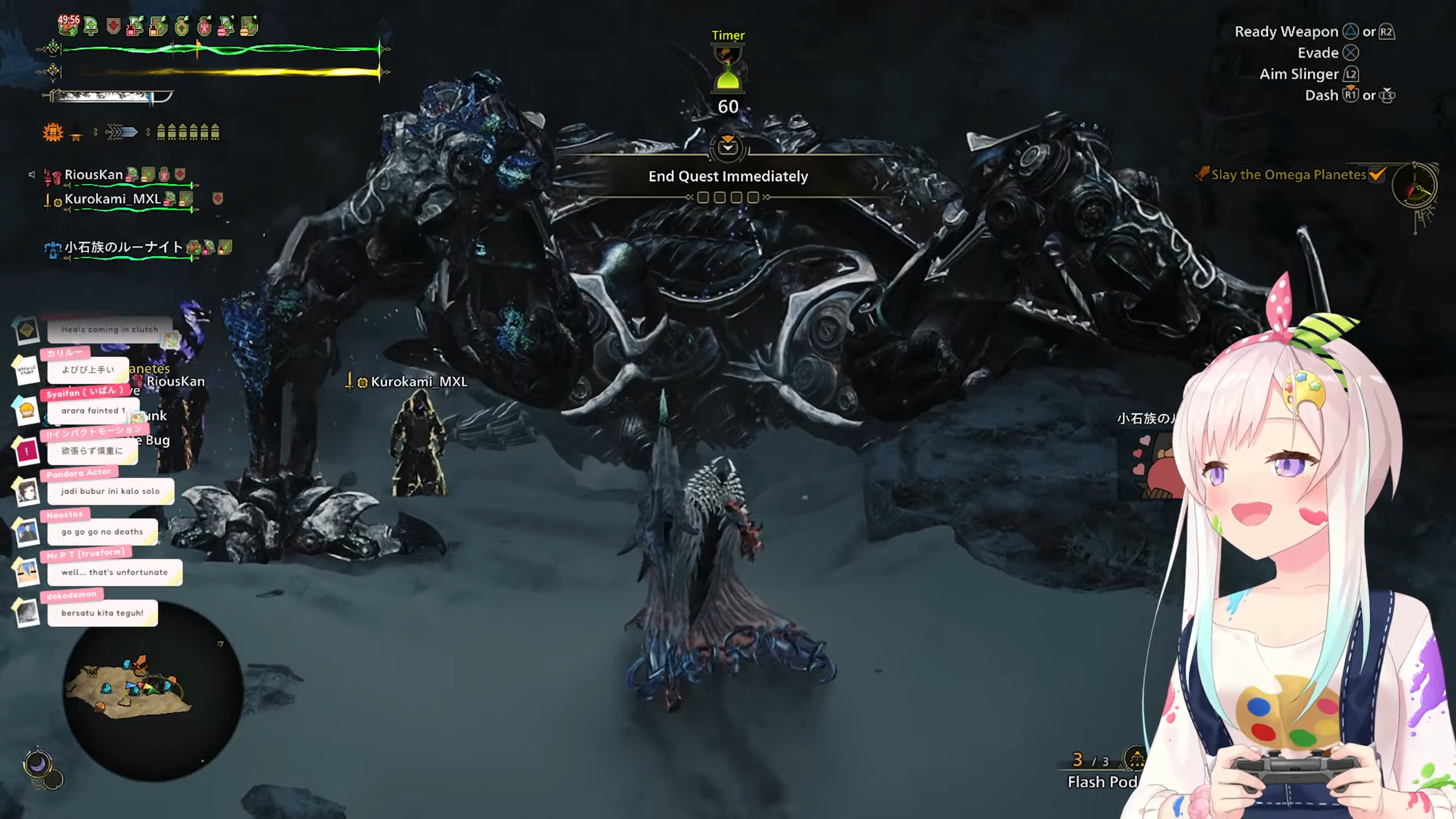Click the crescent moon time-of-day icon
The height and width of the screenshot is (819, 1456).
click(38, 763)
